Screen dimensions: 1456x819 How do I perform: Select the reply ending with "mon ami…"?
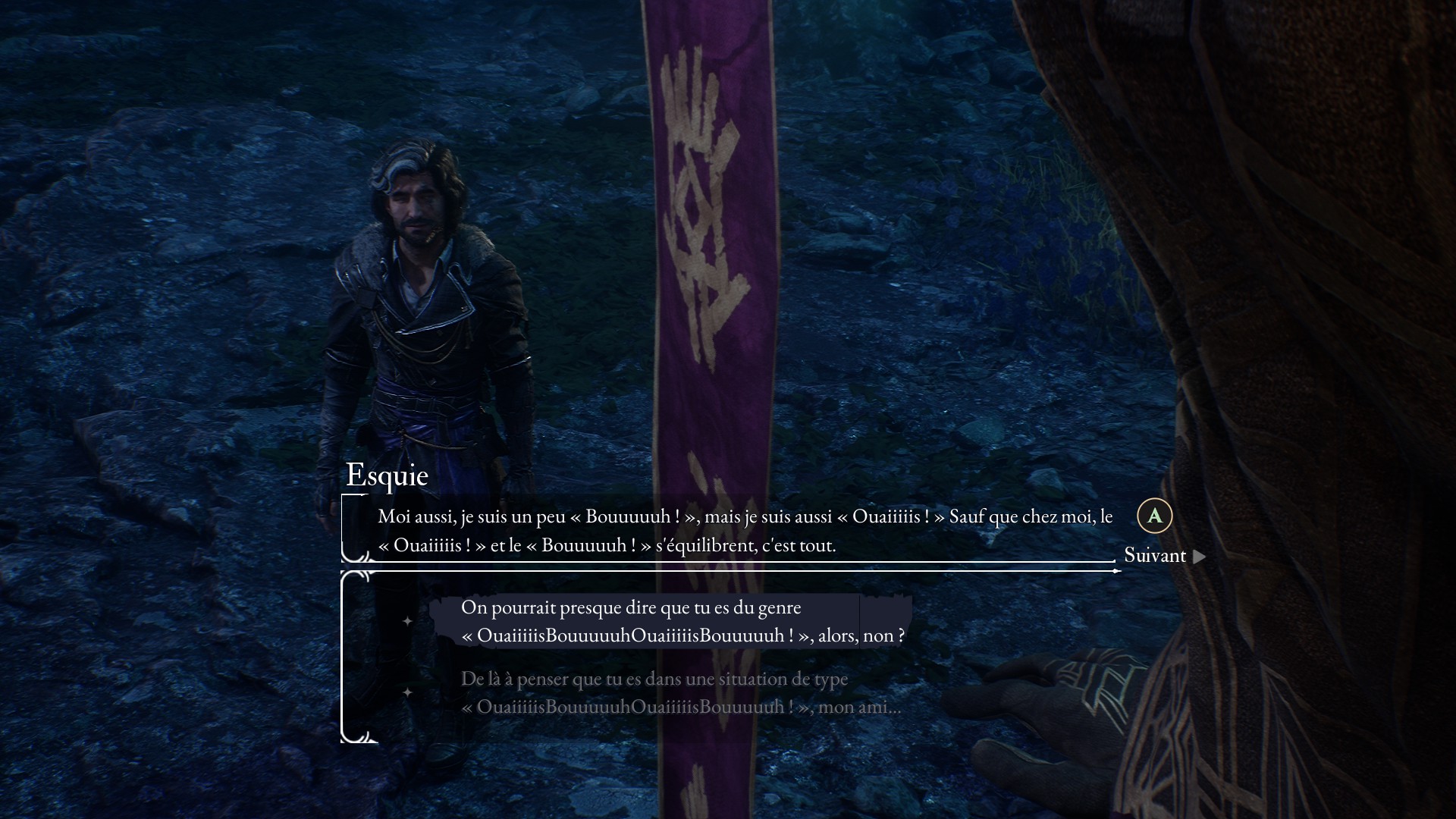click(680, 692)
